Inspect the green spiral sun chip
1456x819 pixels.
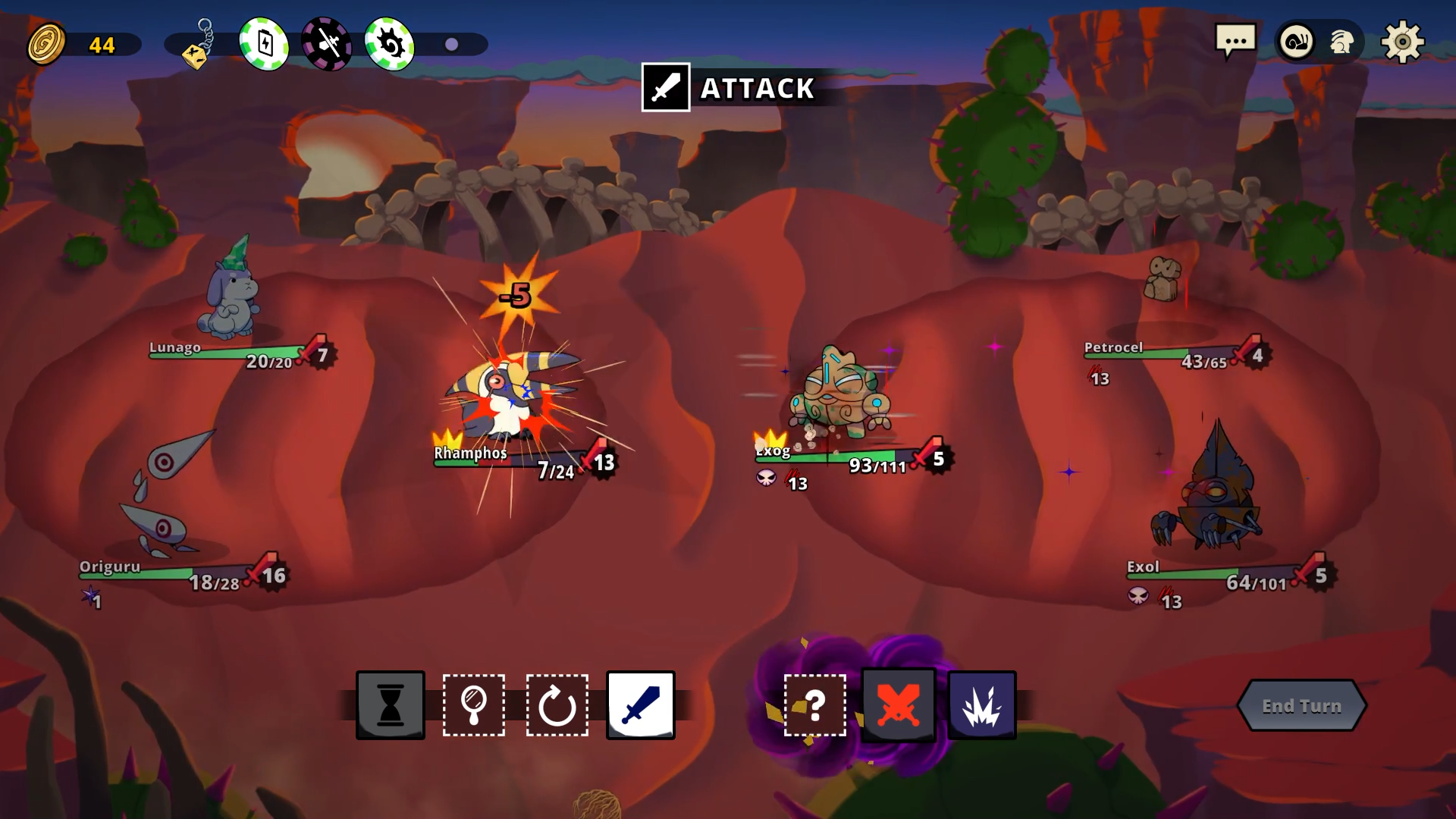[390, 44]
